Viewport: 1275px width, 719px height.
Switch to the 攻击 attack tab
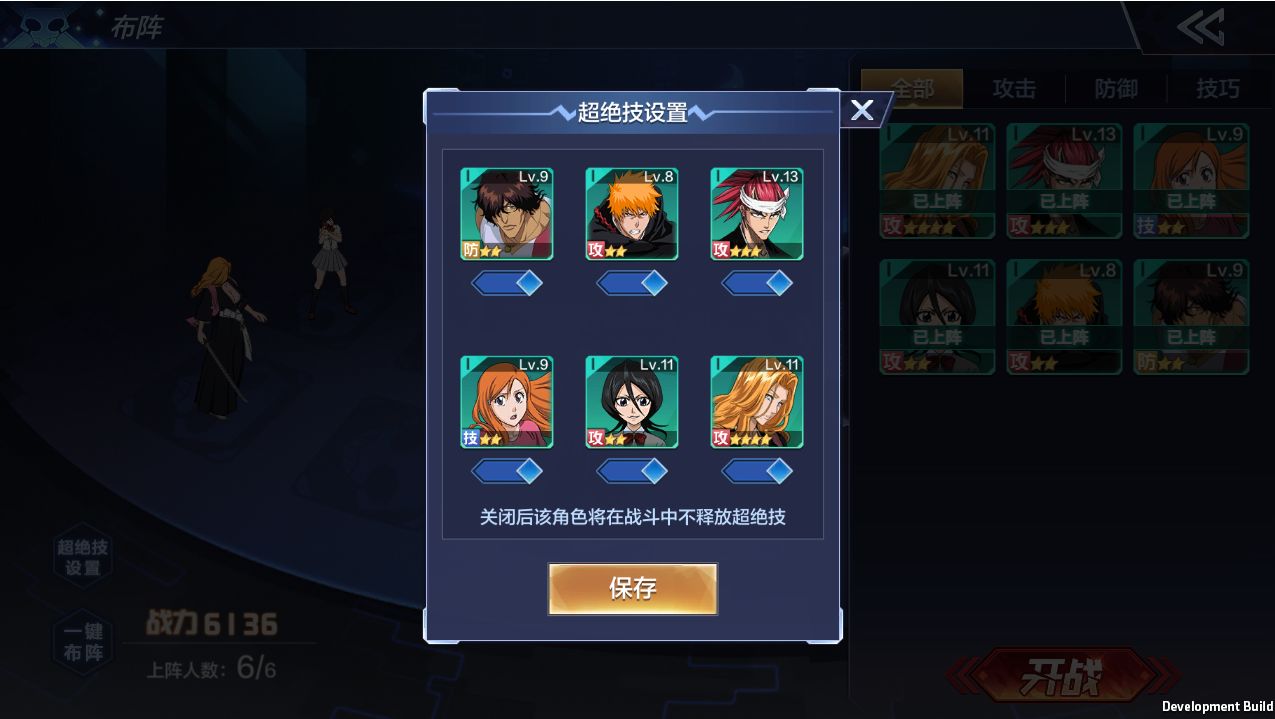1014,89
